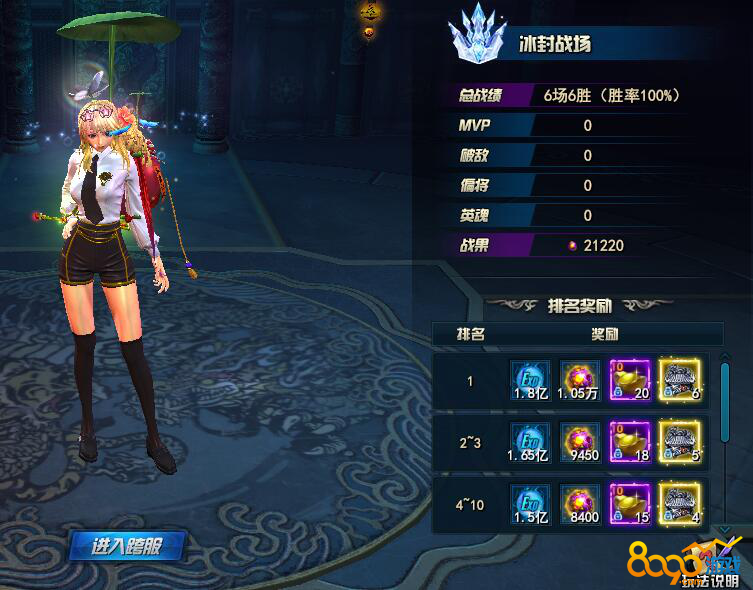Choose rank 2~3 EXP reward icon
753x590 pixels.
pos(531,443)
